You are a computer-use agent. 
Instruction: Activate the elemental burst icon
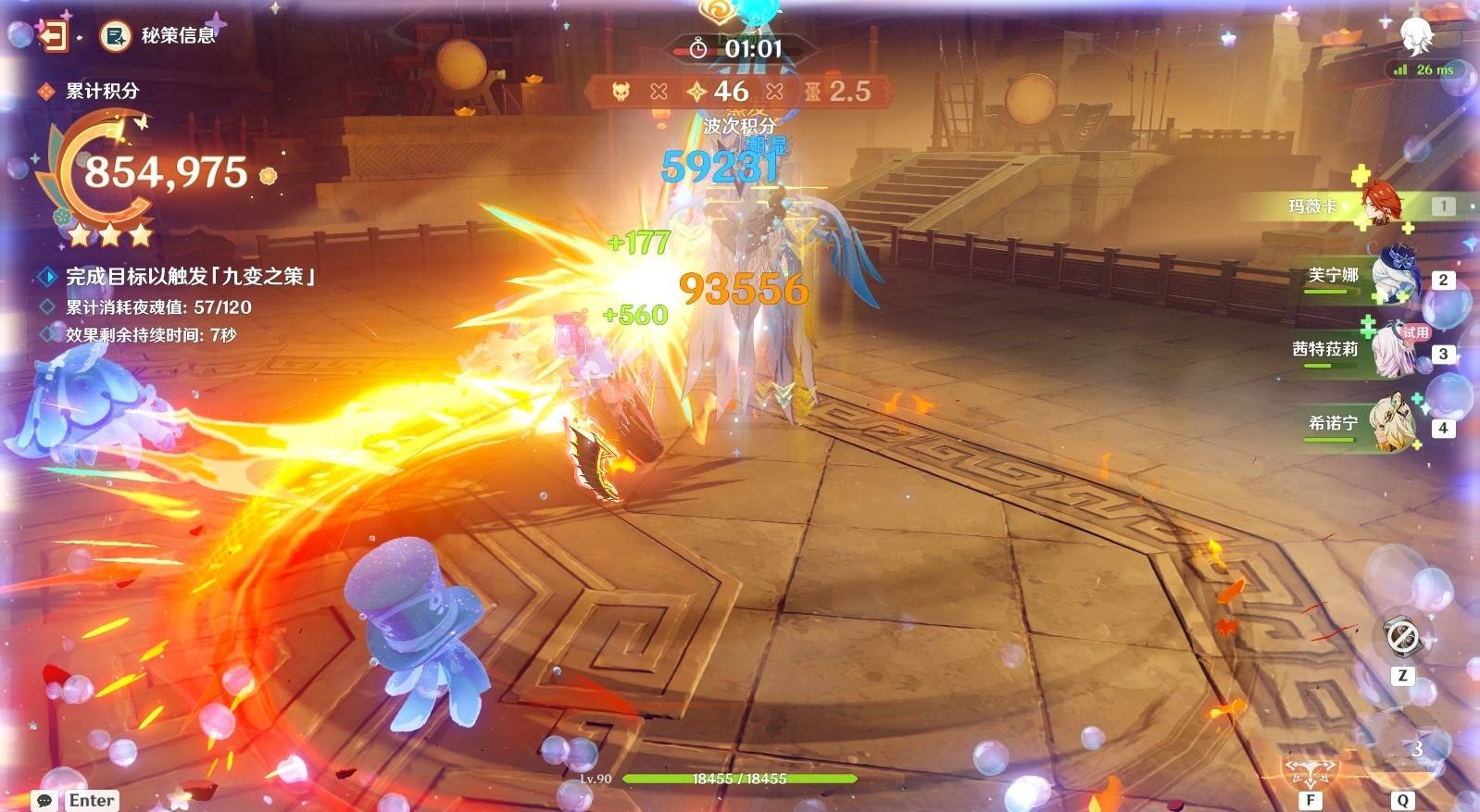pos(1404,750)
